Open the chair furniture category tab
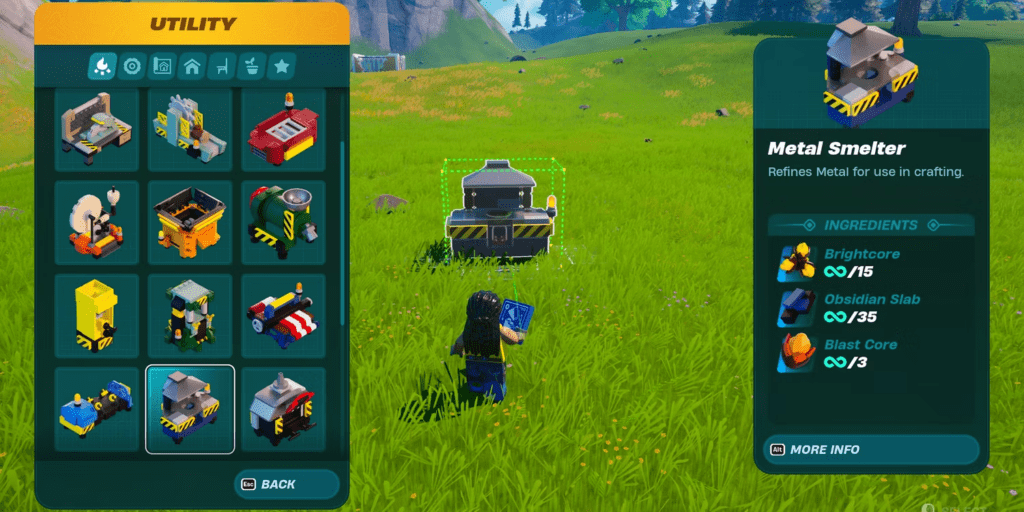Image resolution: width=1024 pixels, height=512 pixels. pos(222,67)
